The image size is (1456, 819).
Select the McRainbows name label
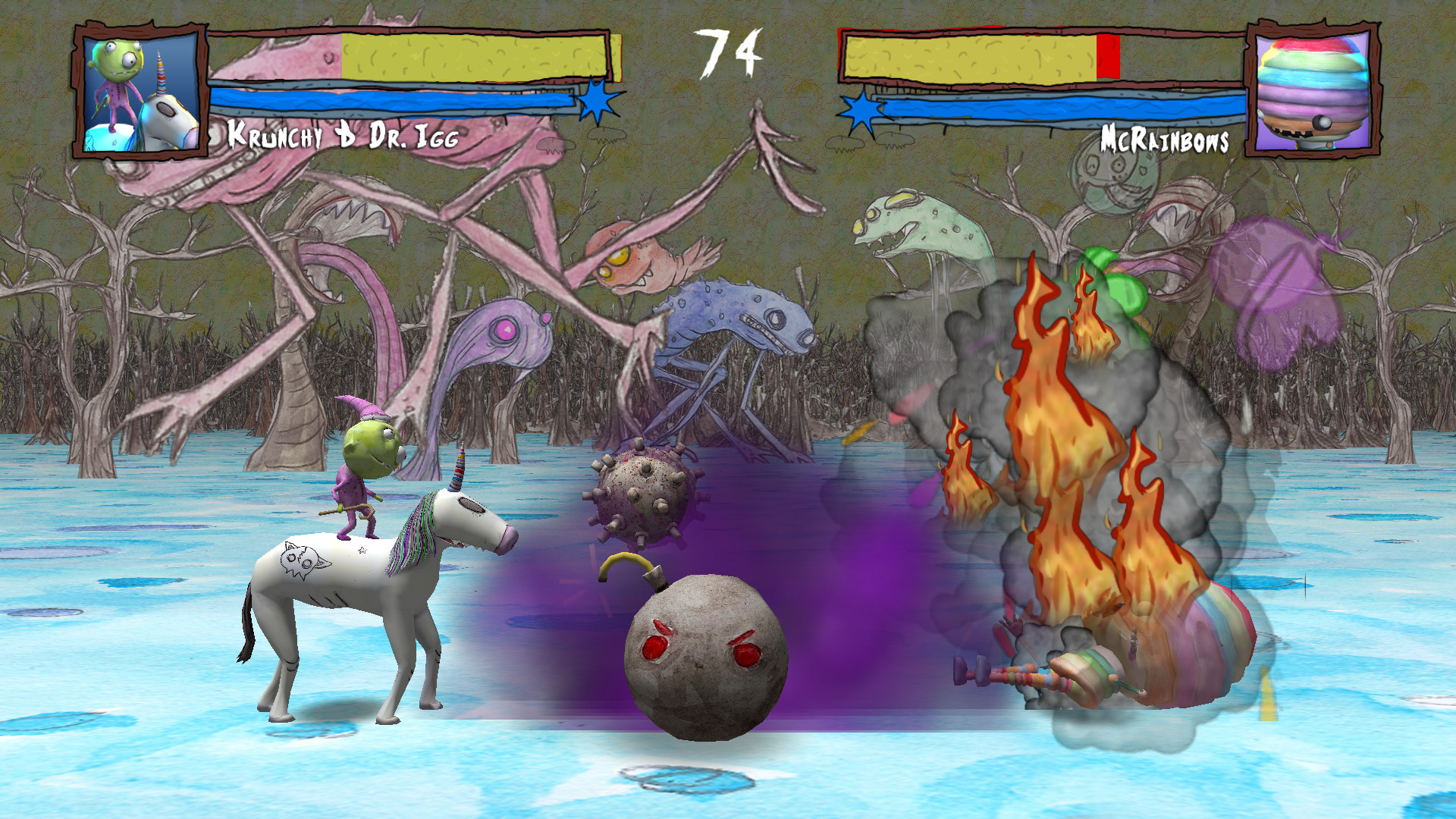[1166, 139]
